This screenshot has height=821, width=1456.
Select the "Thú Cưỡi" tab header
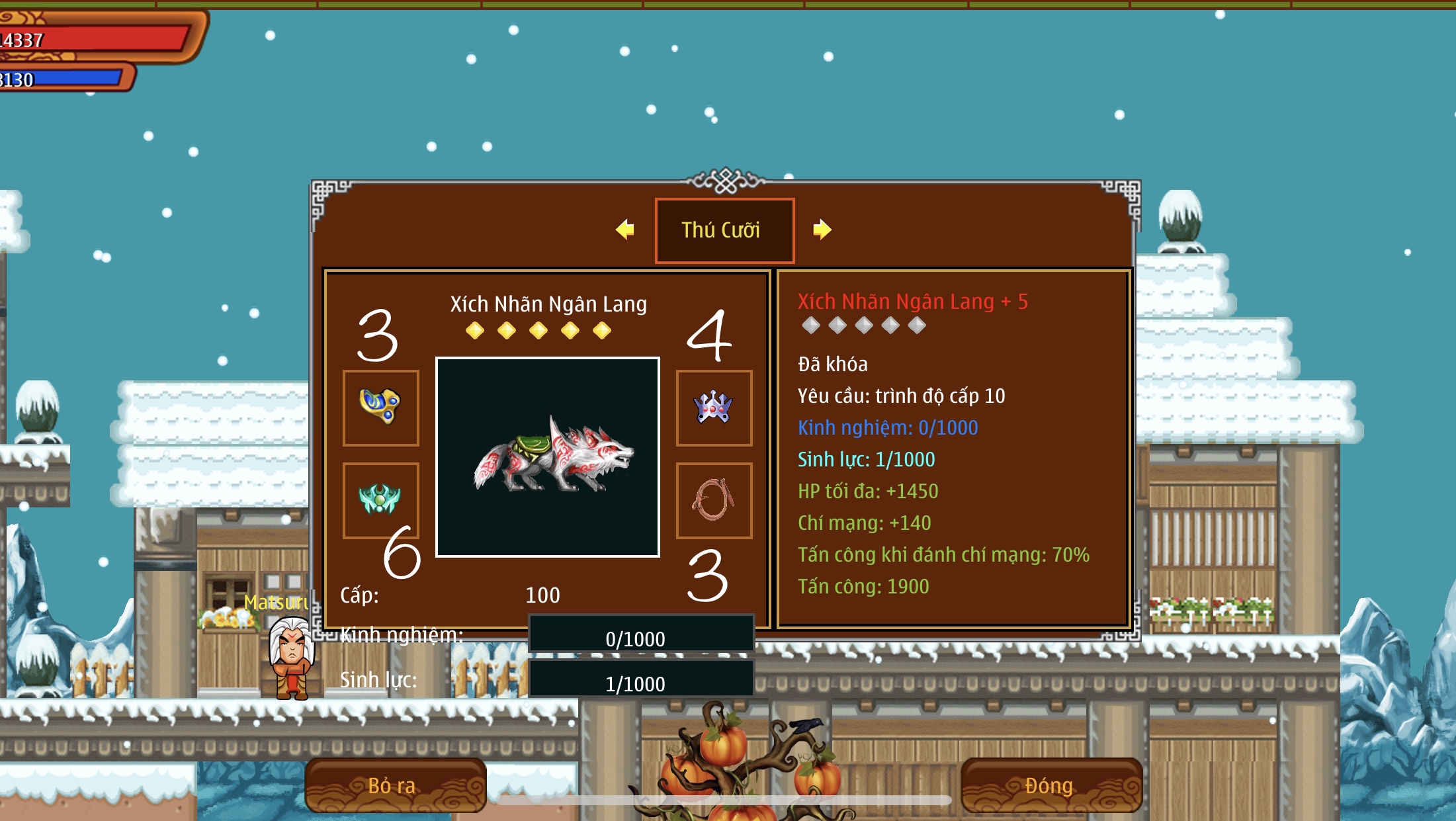tap(724, 230)
